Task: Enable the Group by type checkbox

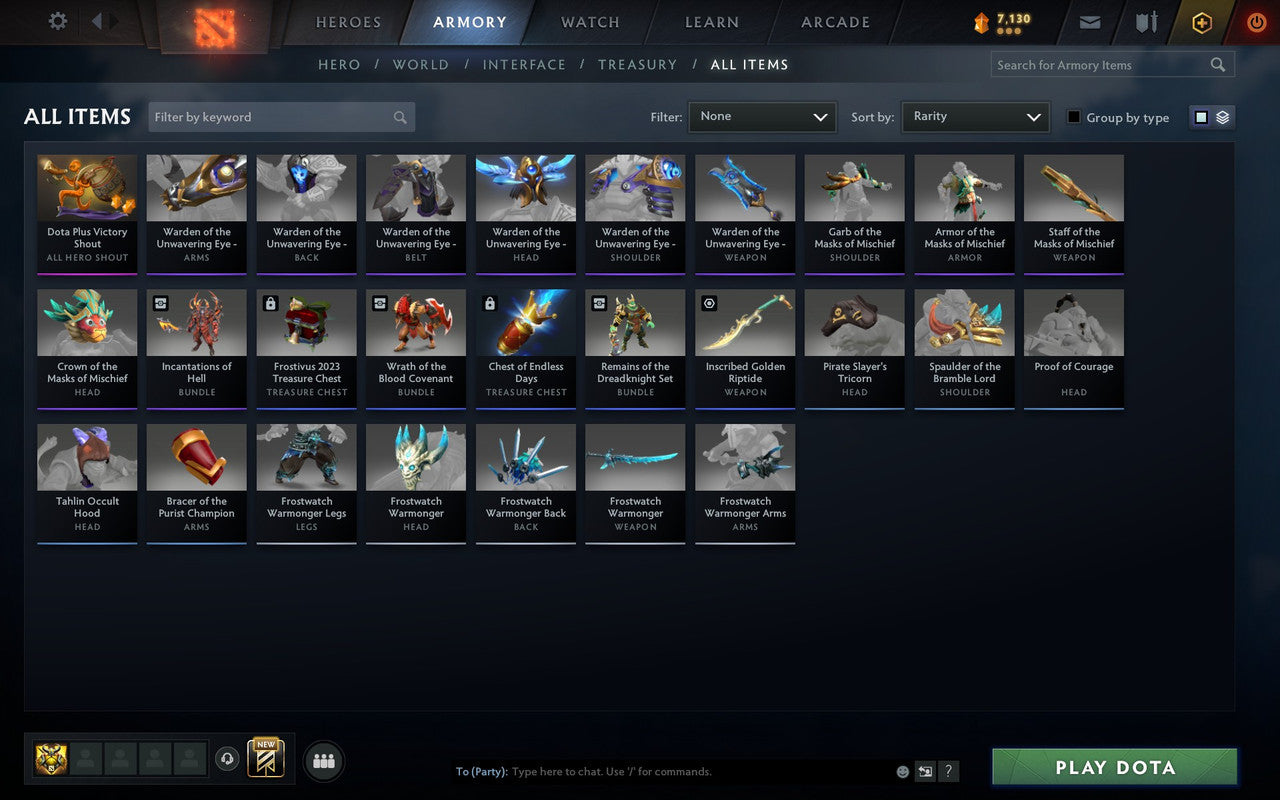Action: pos(1074,117)
